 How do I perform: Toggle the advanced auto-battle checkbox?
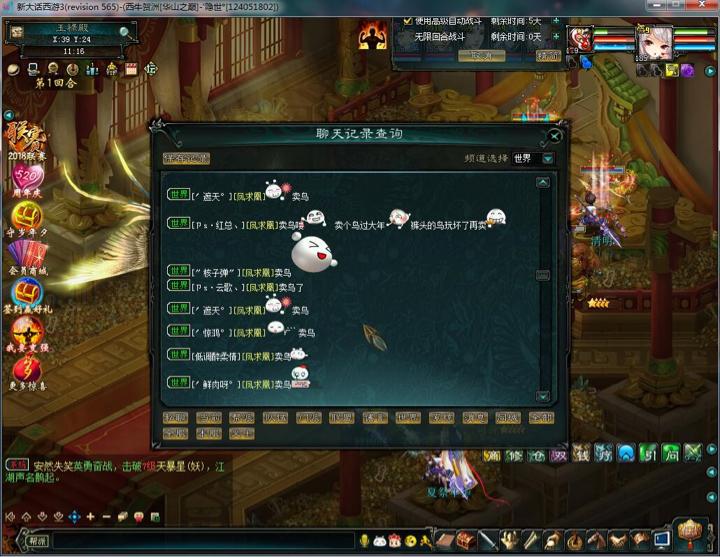click(x=407, y=20)
